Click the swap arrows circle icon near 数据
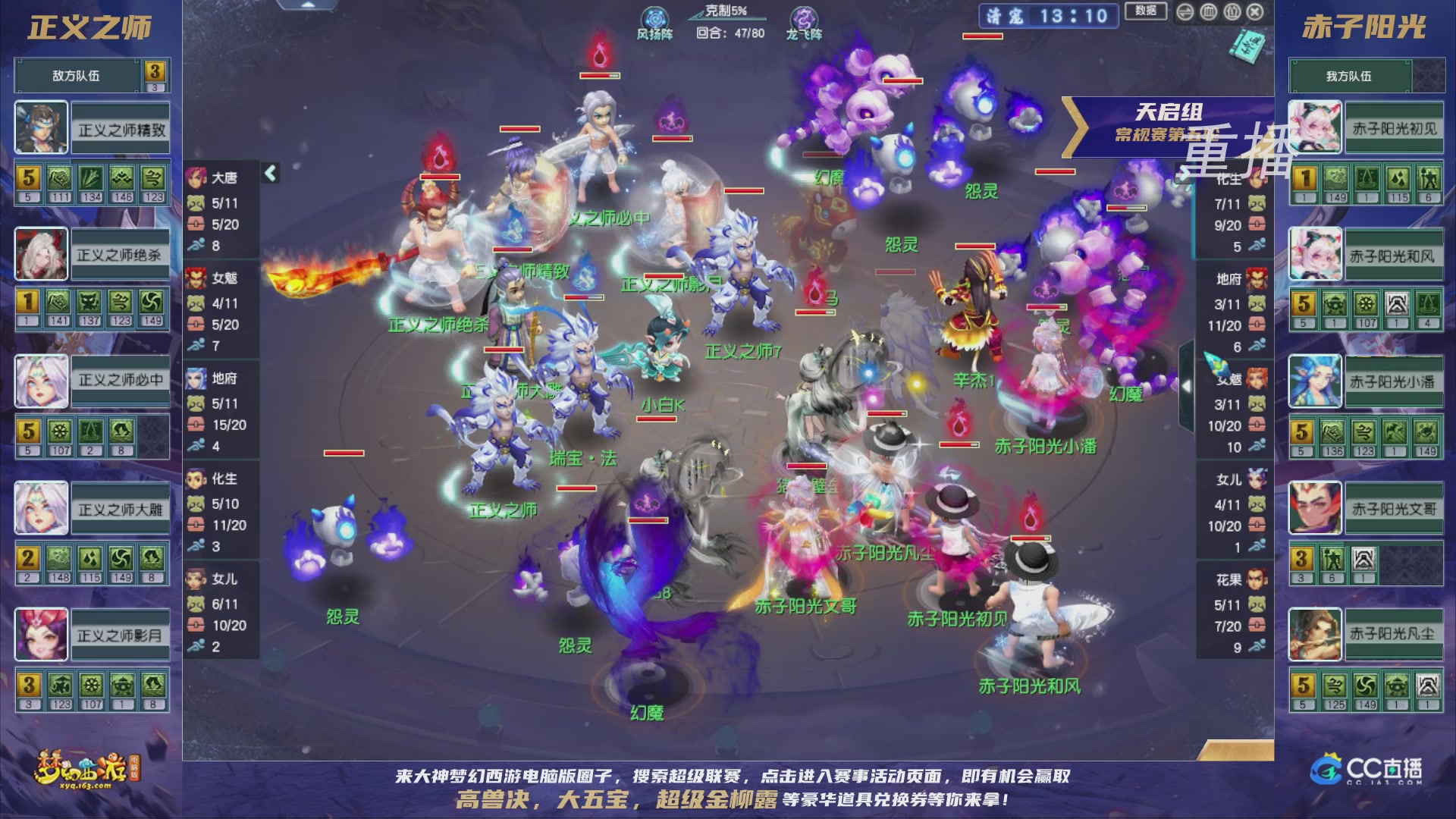The width and height of the screenshot is (1456, 819). pos(1184,12)
